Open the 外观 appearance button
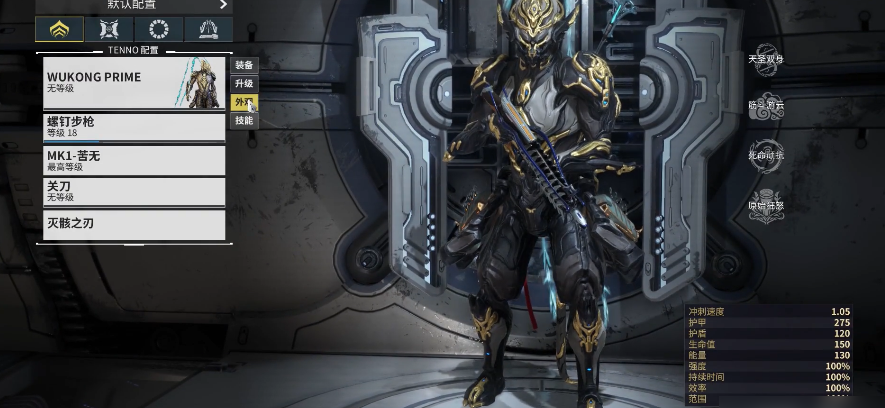The image size is (885, 408). point(244,102)
